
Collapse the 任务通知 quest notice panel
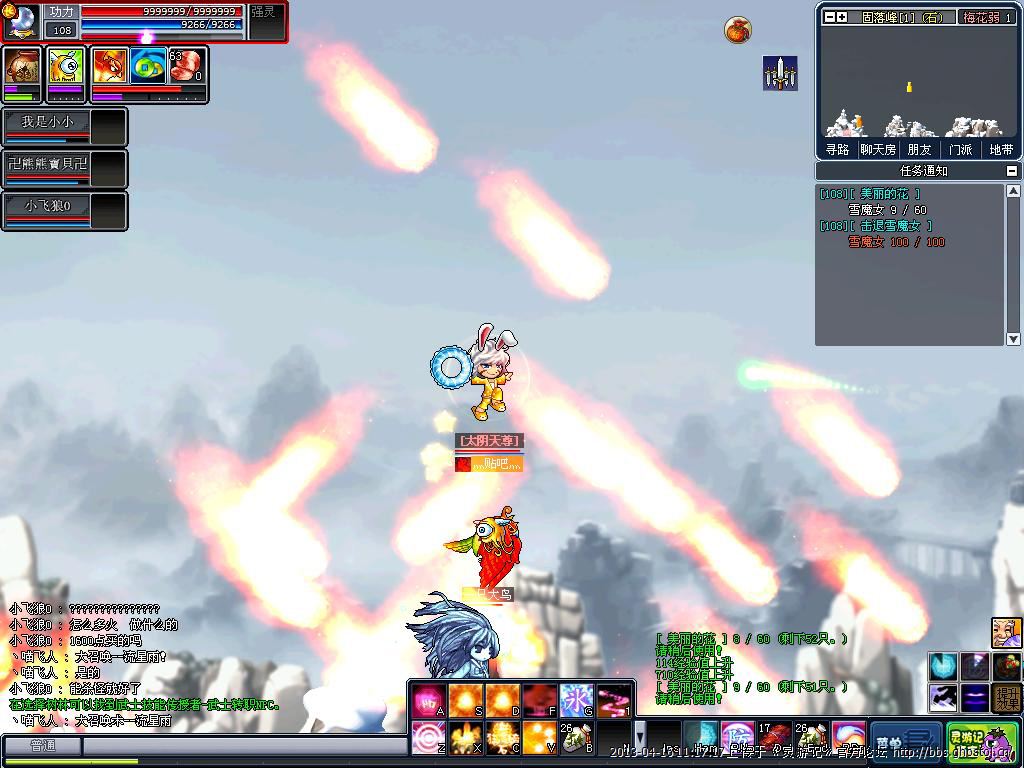click(x=1012, y=171)
